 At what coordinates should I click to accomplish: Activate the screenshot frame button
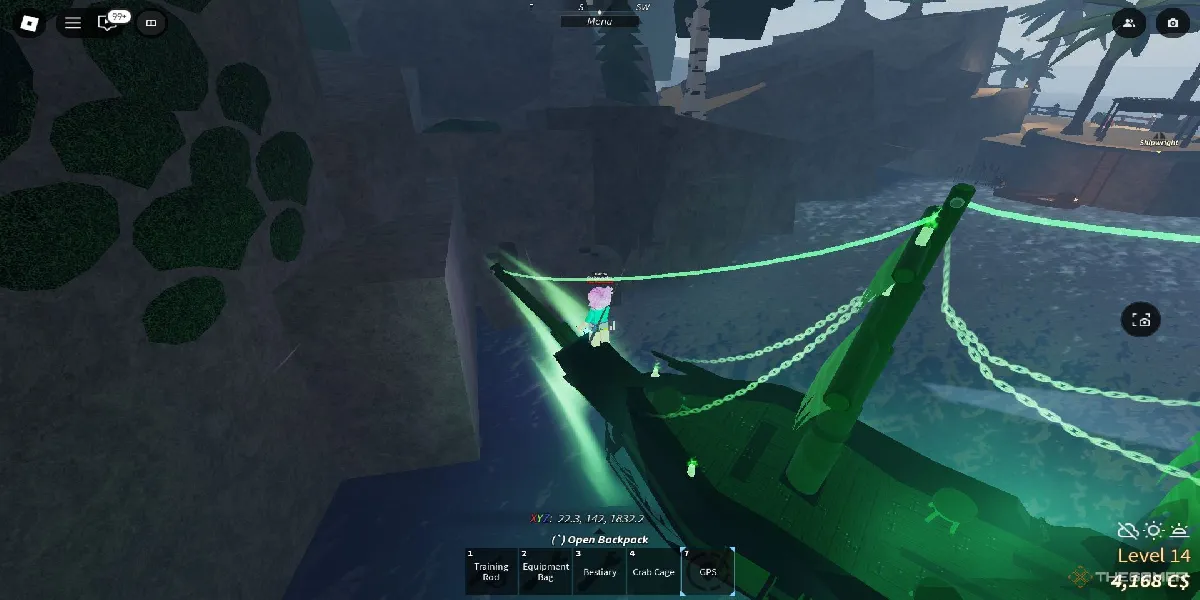[x=1141, y=320]
